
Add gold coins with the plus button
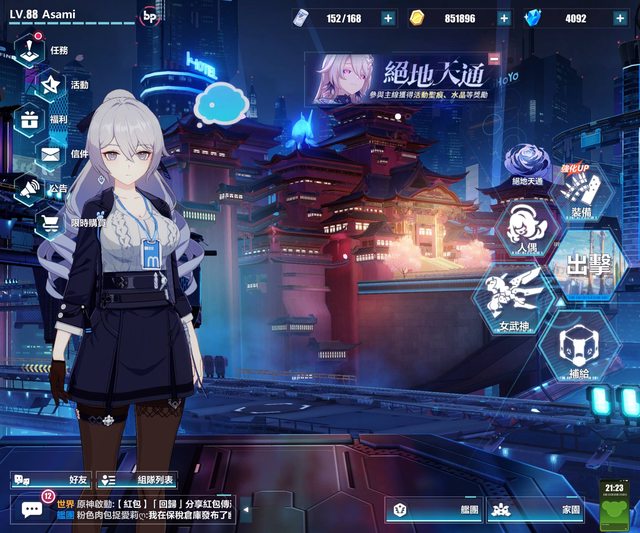click(x=504, y=18)
